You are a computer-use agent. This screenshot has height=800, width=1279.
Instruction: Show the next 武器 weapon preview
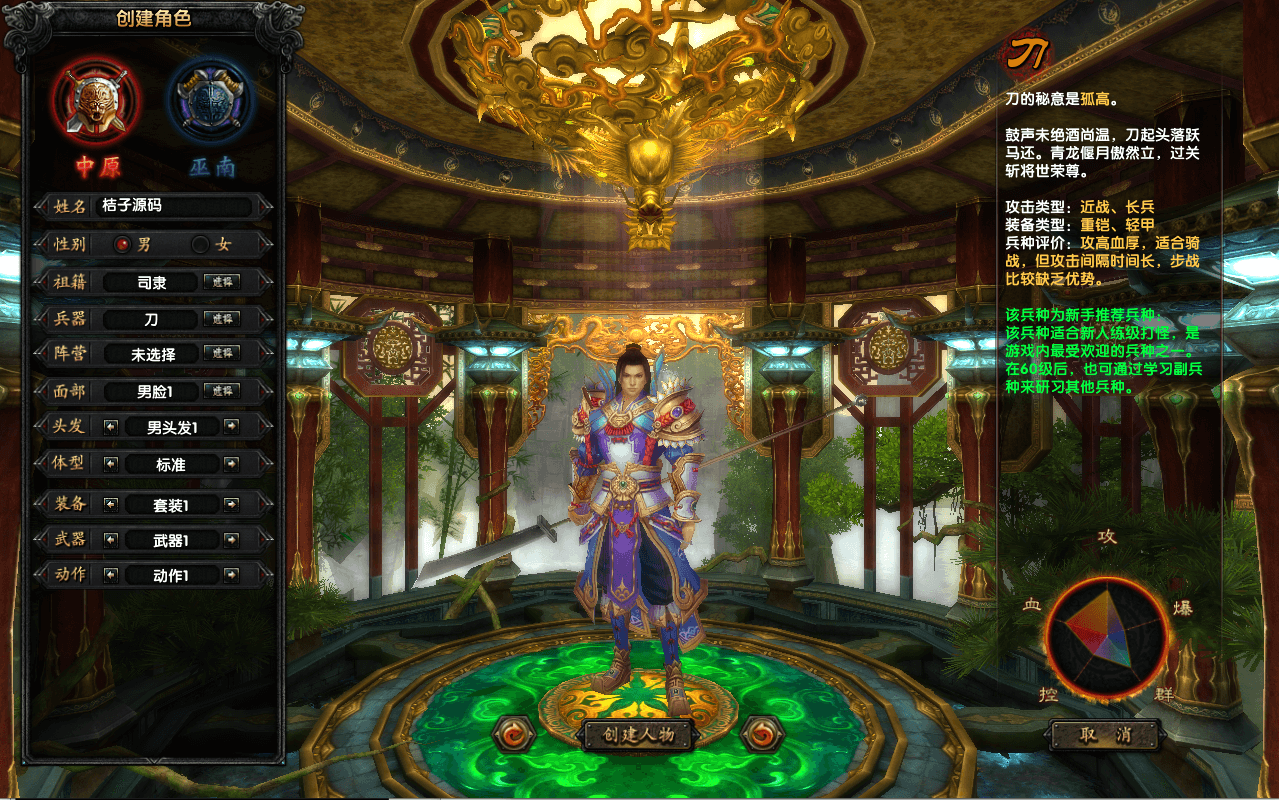click(231, 540)
